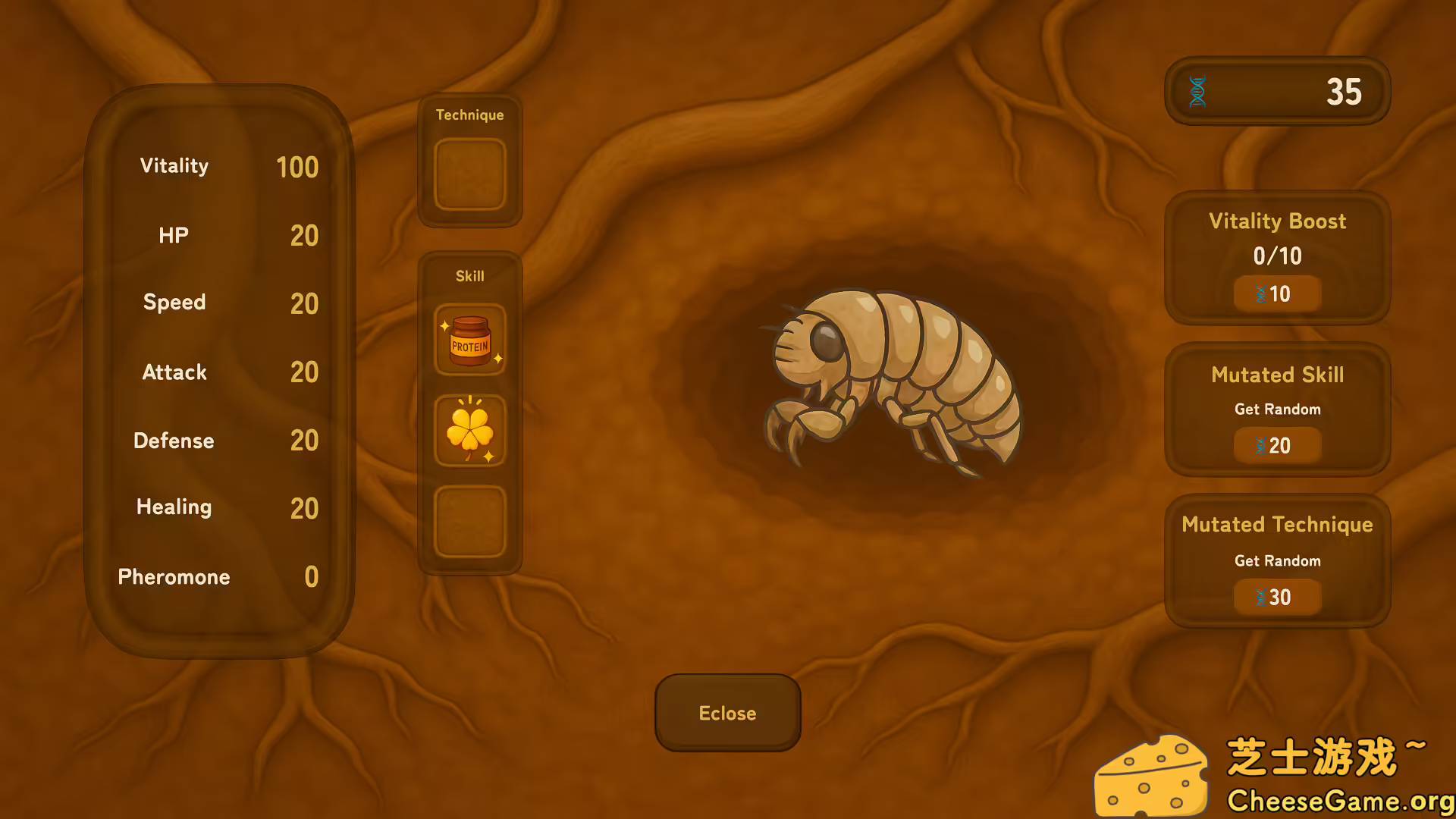Select the Protein jar skill icon
This screenshot has height=819, width=1456.
click(x=469, y=340)
